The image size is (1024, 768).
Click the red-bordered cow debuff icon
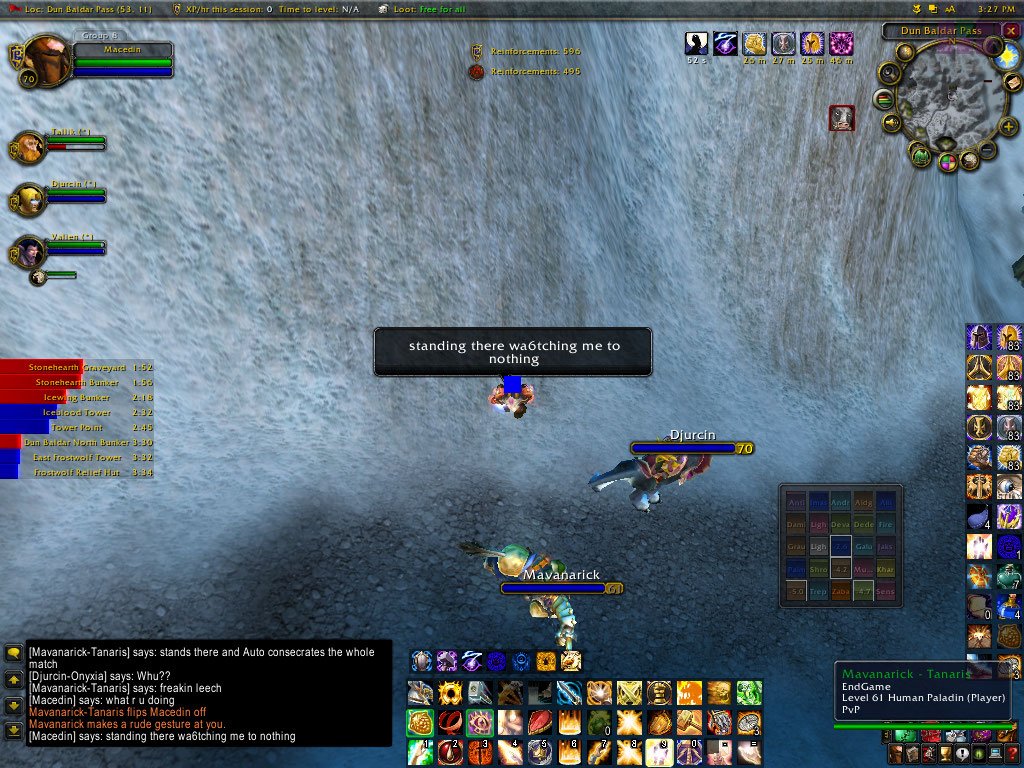pos(842,118)
